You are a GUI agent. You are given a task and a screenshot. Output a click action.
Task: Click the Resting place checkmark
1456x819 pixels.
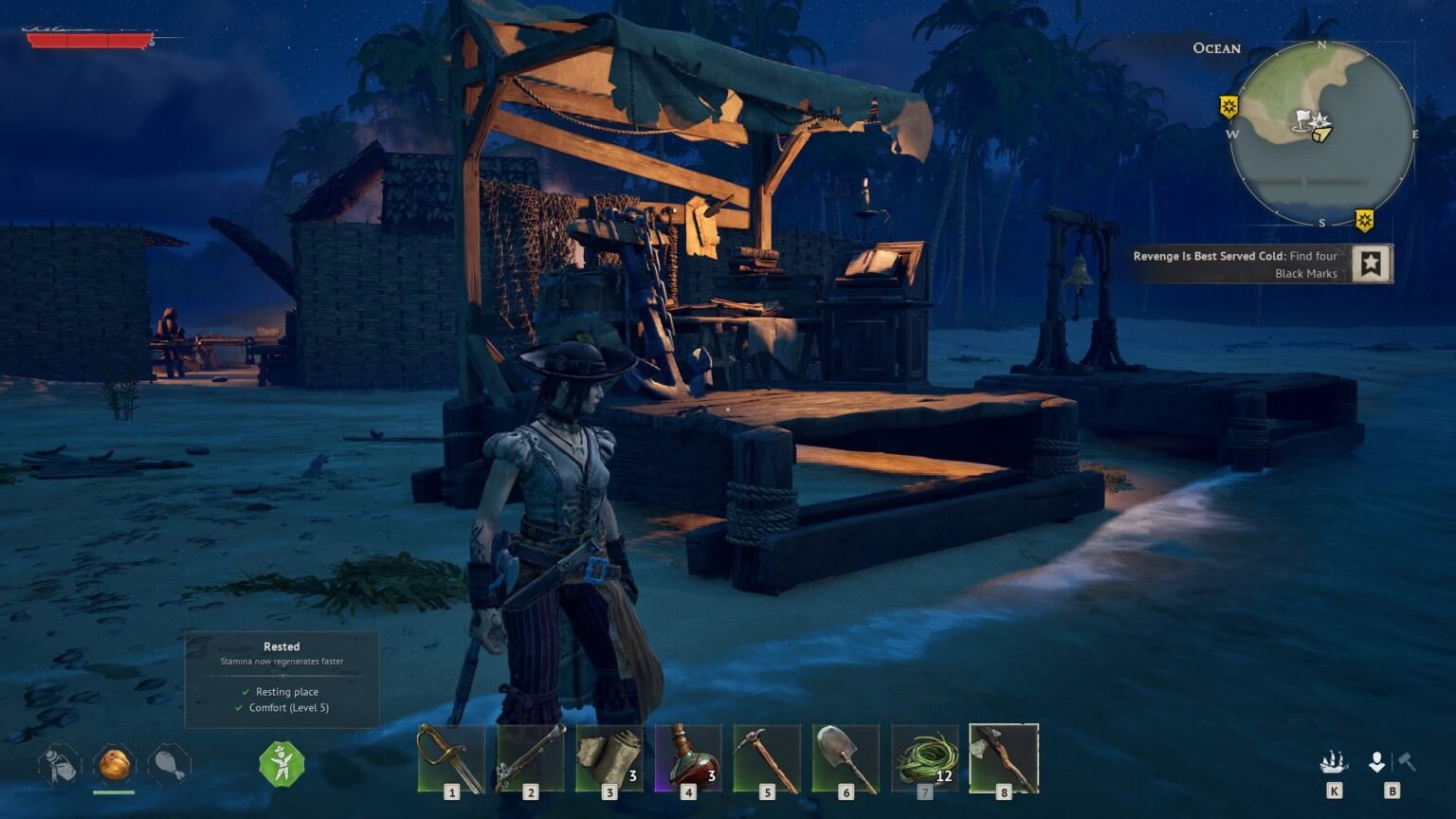click(x=245, y=692)
